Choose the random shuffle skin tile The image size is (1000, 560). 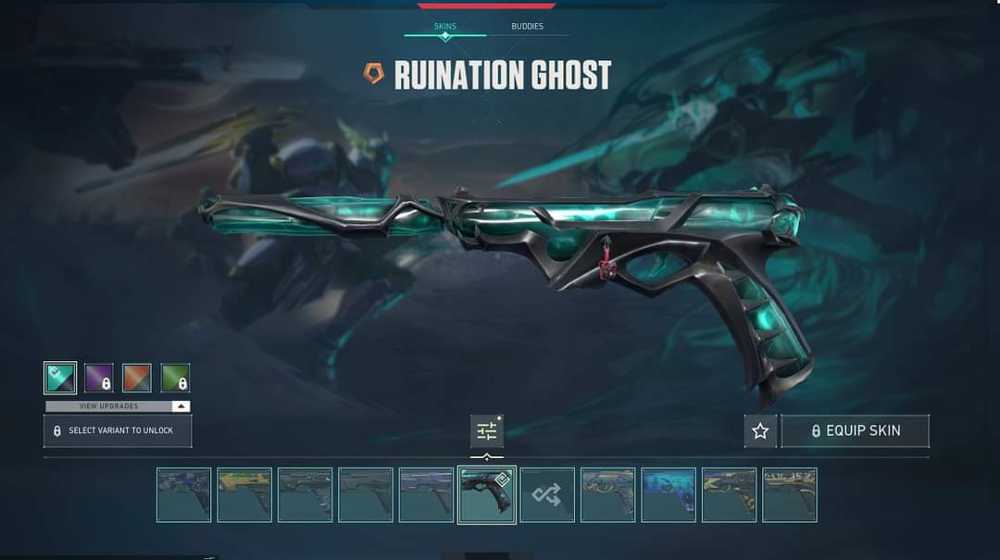pos(547,494)
